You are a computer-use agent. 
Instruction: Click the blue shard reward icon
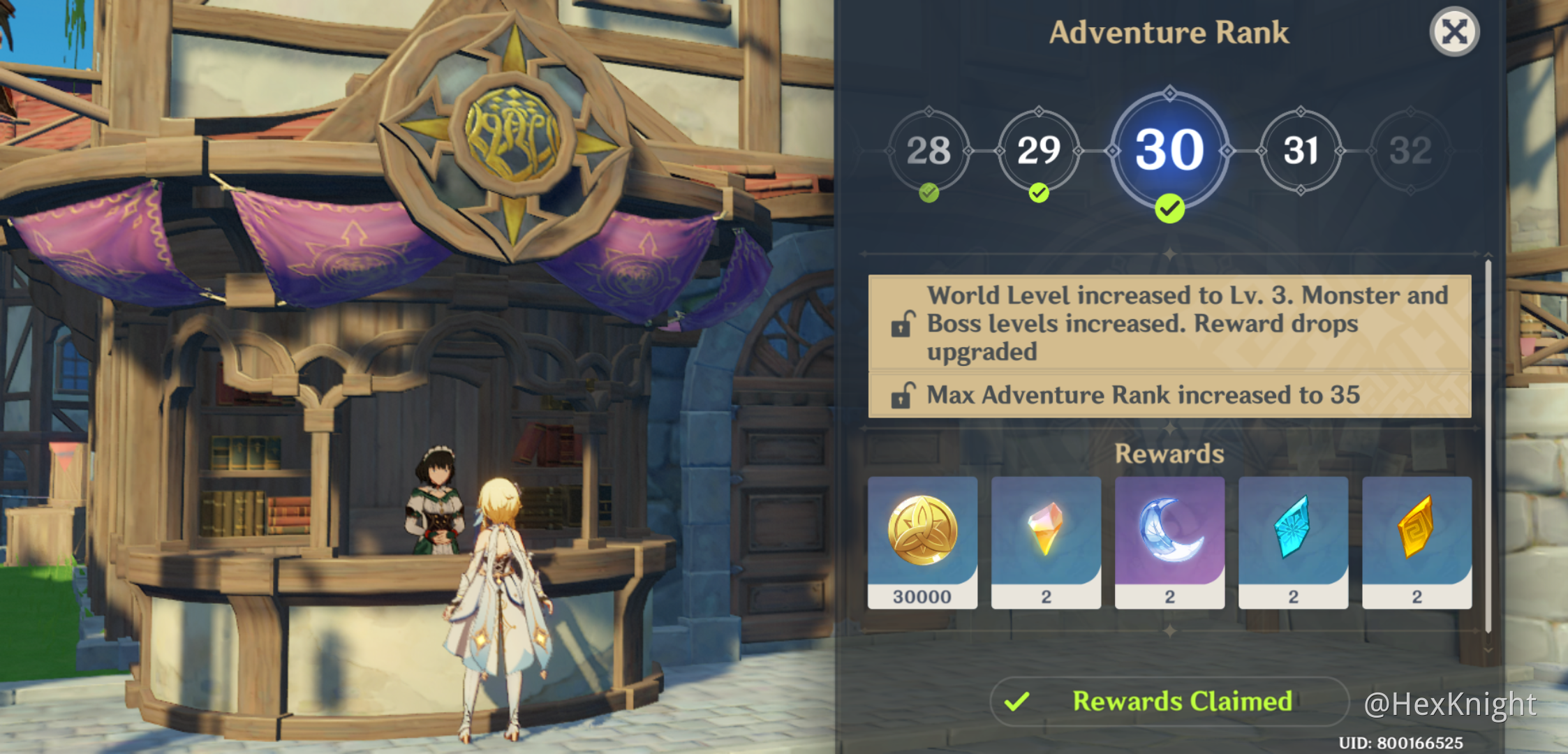point(1293,533)
